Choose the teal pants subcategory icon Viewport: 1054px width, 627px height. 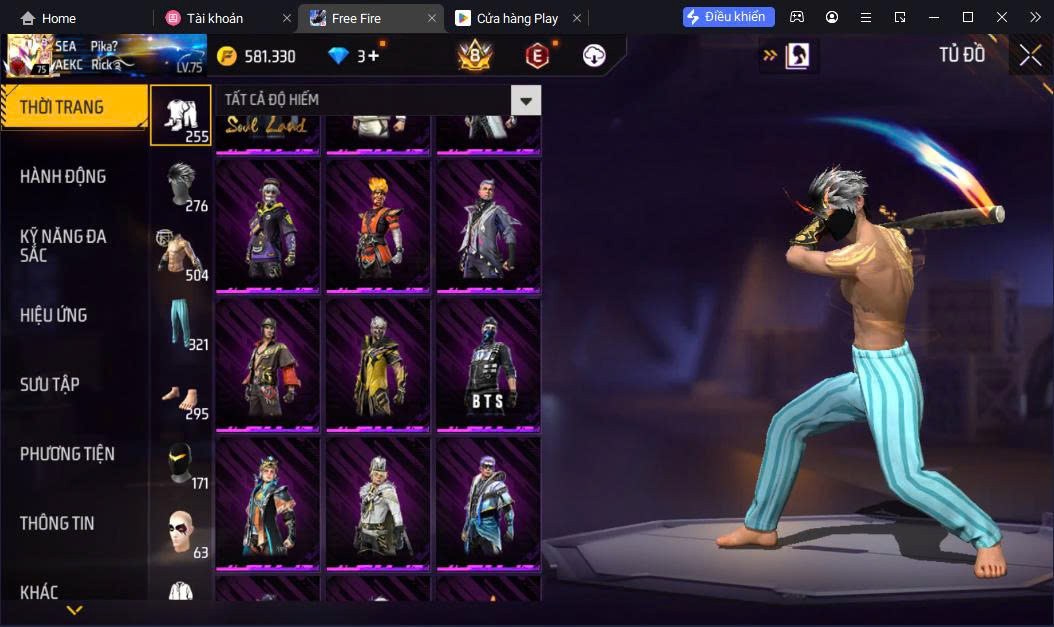pos(181,323)
